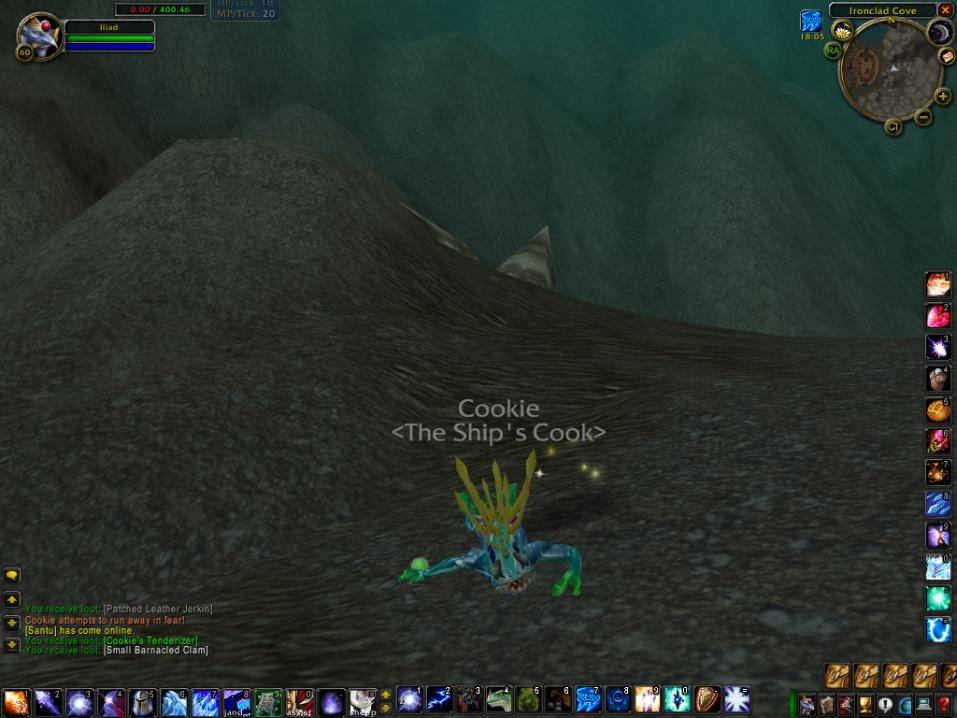The image size is (957, 718).
Task: Use the shield ability icon on bottom bar
Action: point(707,699)
